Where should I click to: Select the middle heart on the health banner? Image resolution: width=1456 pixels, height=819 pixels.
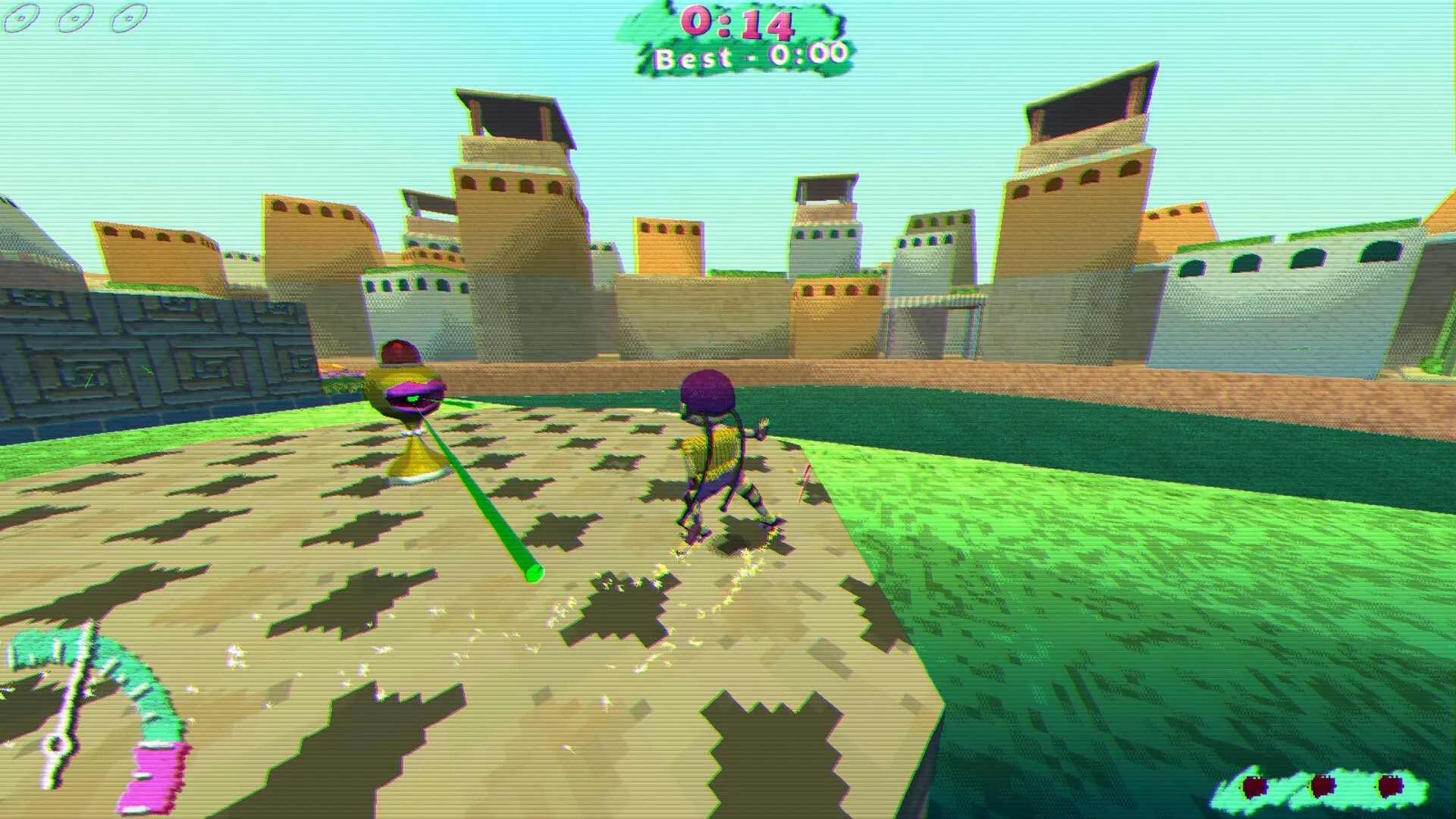click(1323, 785)
